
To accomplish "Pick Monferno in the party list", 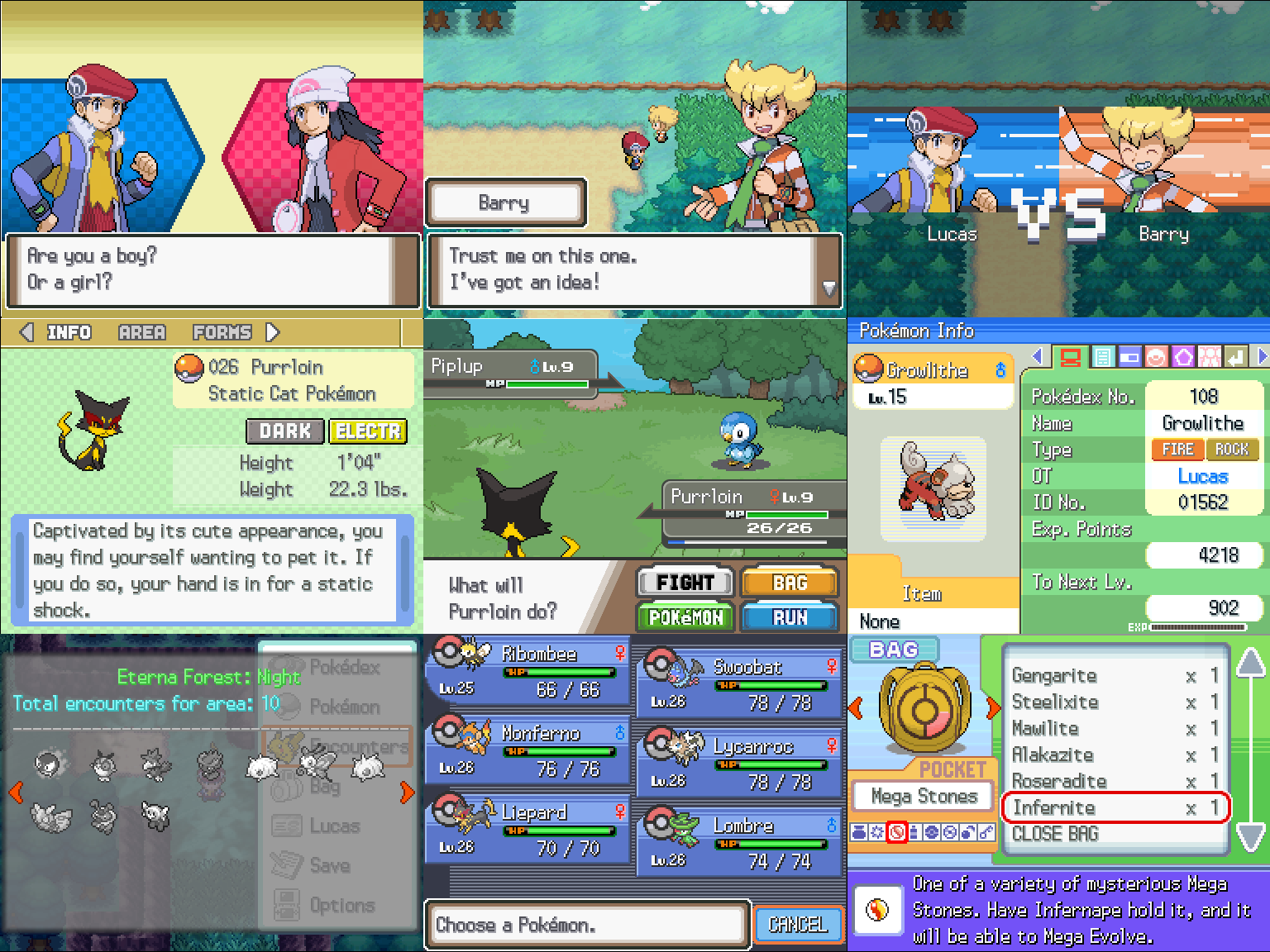I will [528, 751].
